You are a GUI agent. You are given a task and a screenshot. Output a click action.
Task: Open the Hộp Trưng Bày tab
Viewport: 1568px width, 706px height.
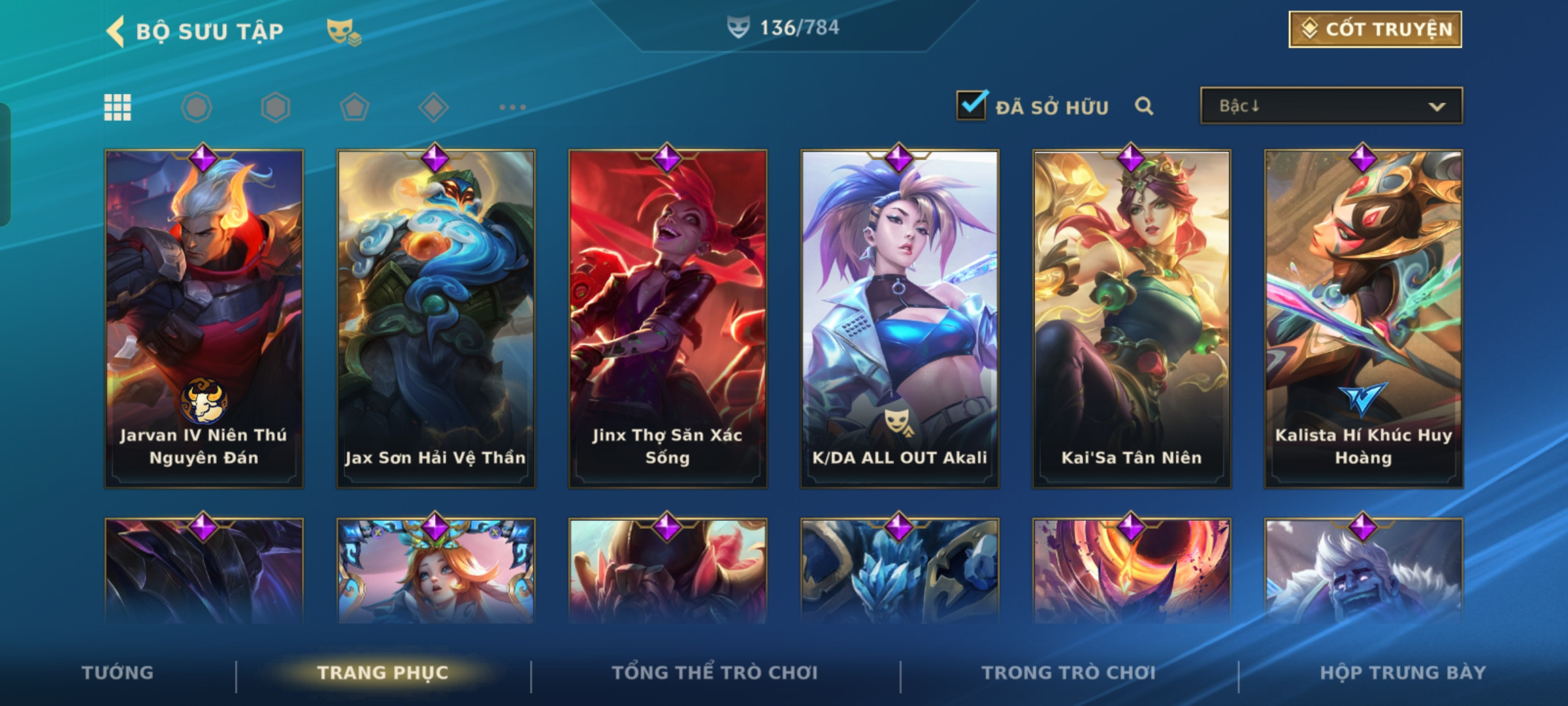click(1403, 673)
